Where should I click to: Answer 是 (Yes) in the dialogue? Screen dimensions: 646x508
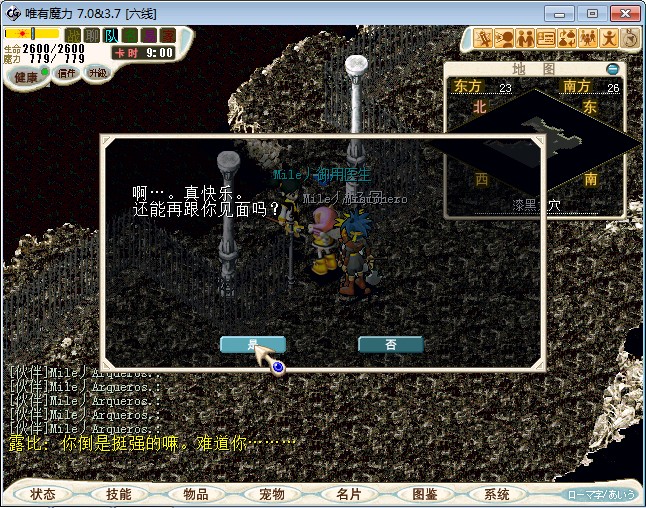coord(252,344)
